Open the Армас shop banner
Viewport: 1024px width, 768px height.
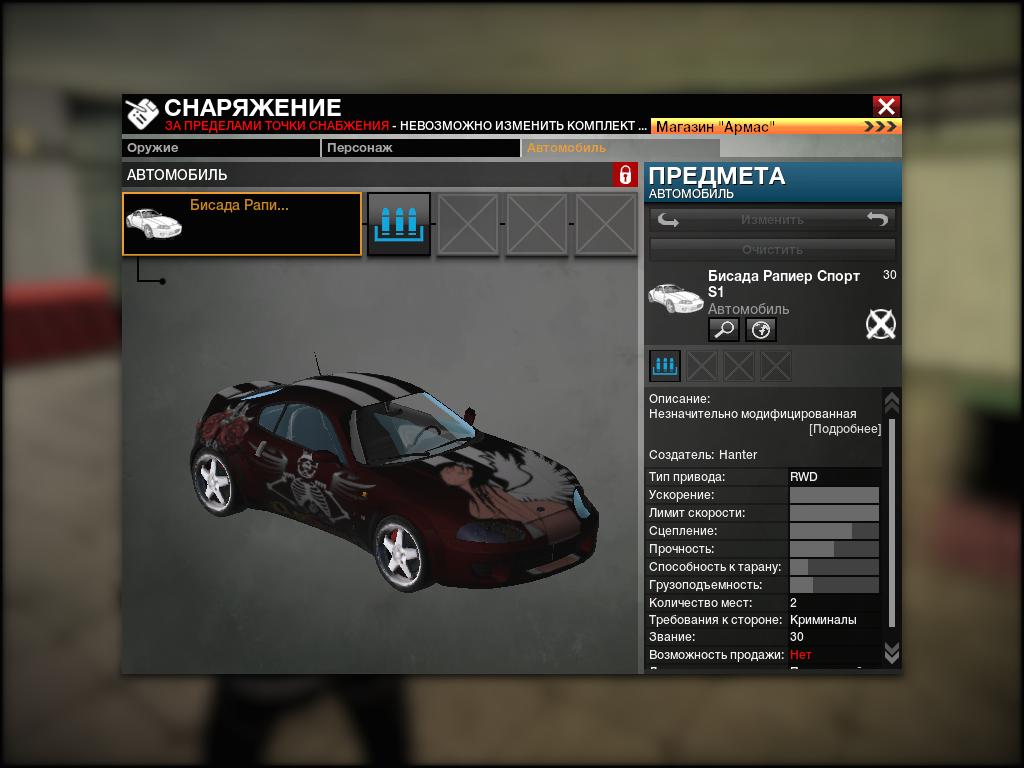pos(776,127)
